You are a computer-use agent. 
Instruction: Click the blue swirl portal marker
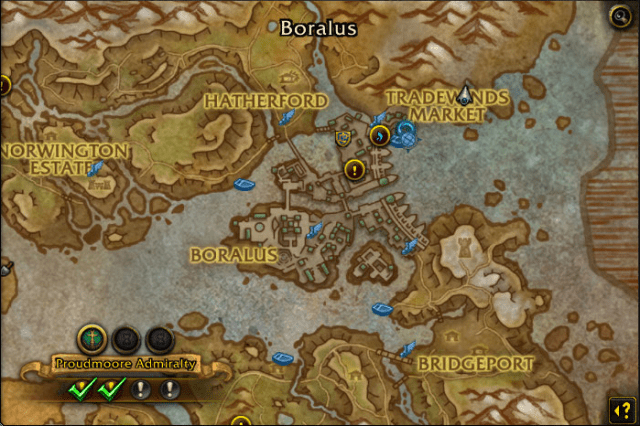pyautogui.click(x=405, y=135)
